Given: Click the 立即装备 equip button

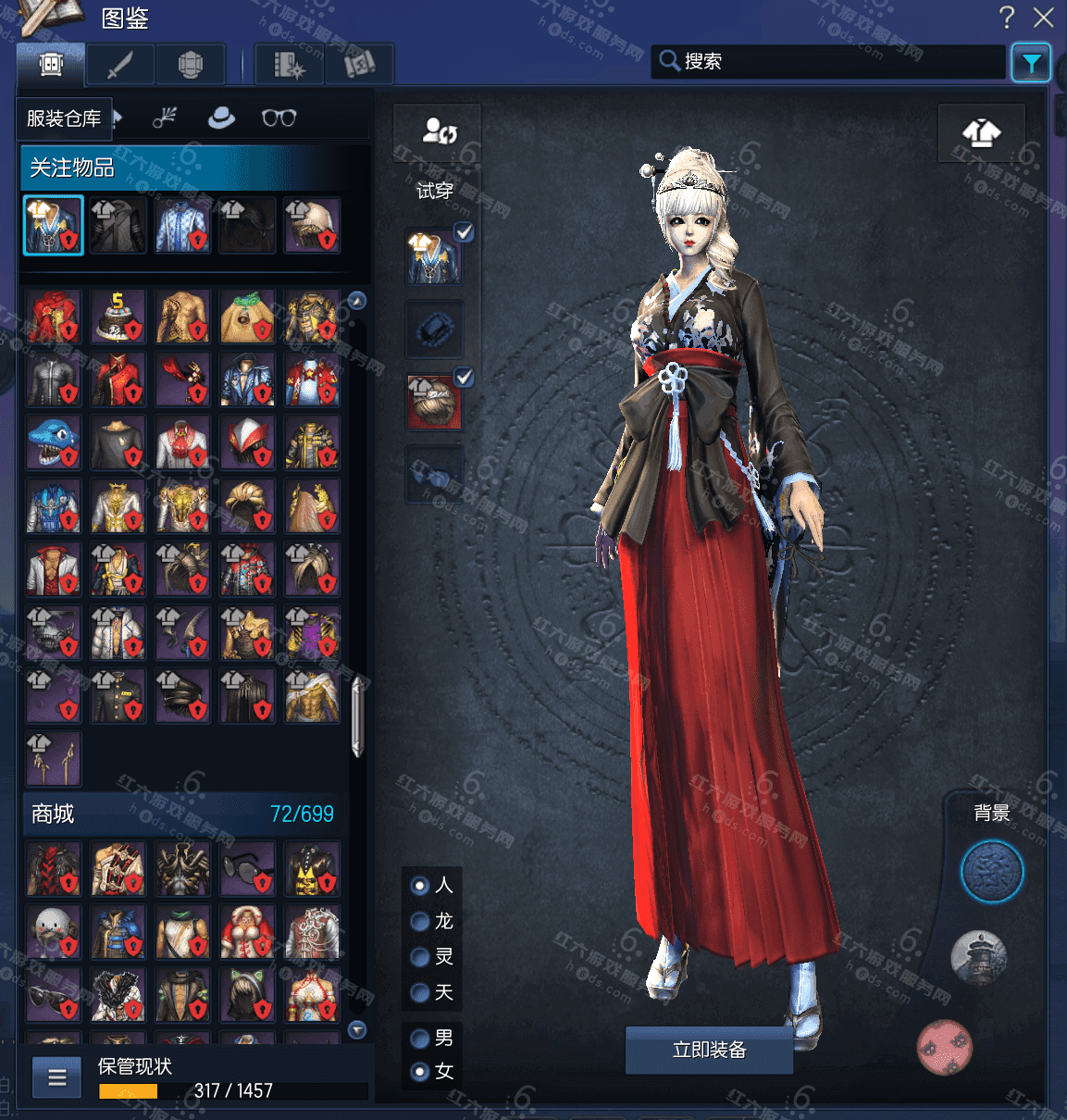Looking at the screenshot, I should pyautogui.click(x=709, y=1050).
